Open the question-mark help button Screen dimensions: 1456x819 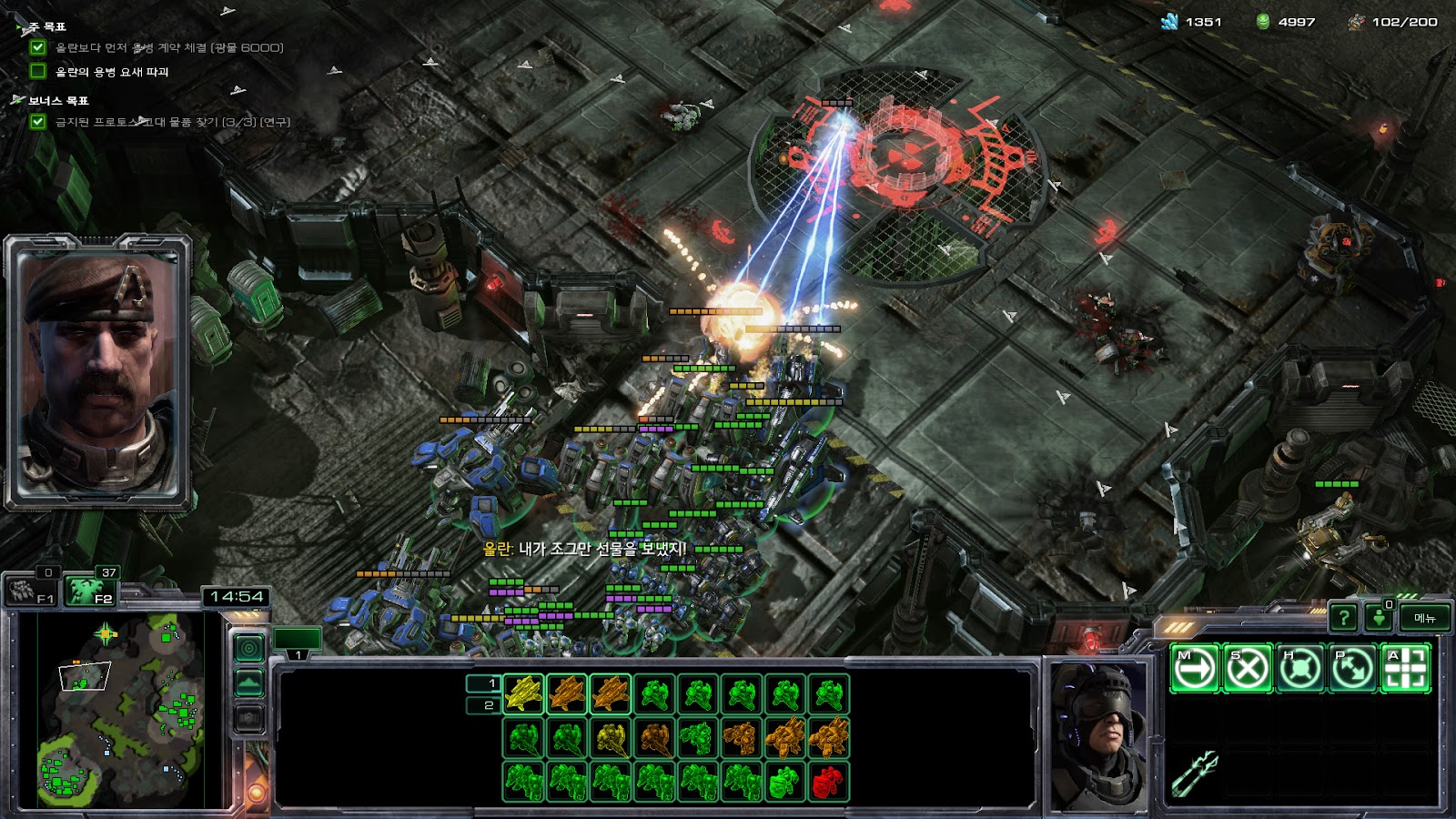(x=1343, y=618)
